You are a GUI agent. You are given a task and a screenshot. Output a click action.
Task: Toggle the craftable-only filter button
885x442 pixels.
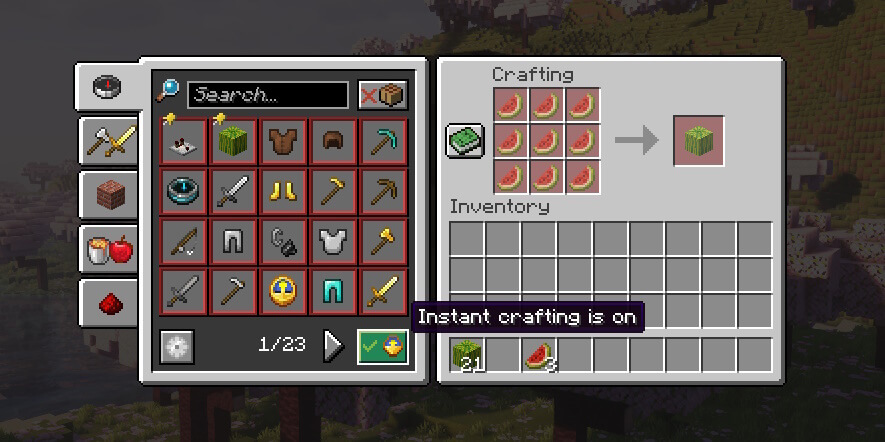383,95
